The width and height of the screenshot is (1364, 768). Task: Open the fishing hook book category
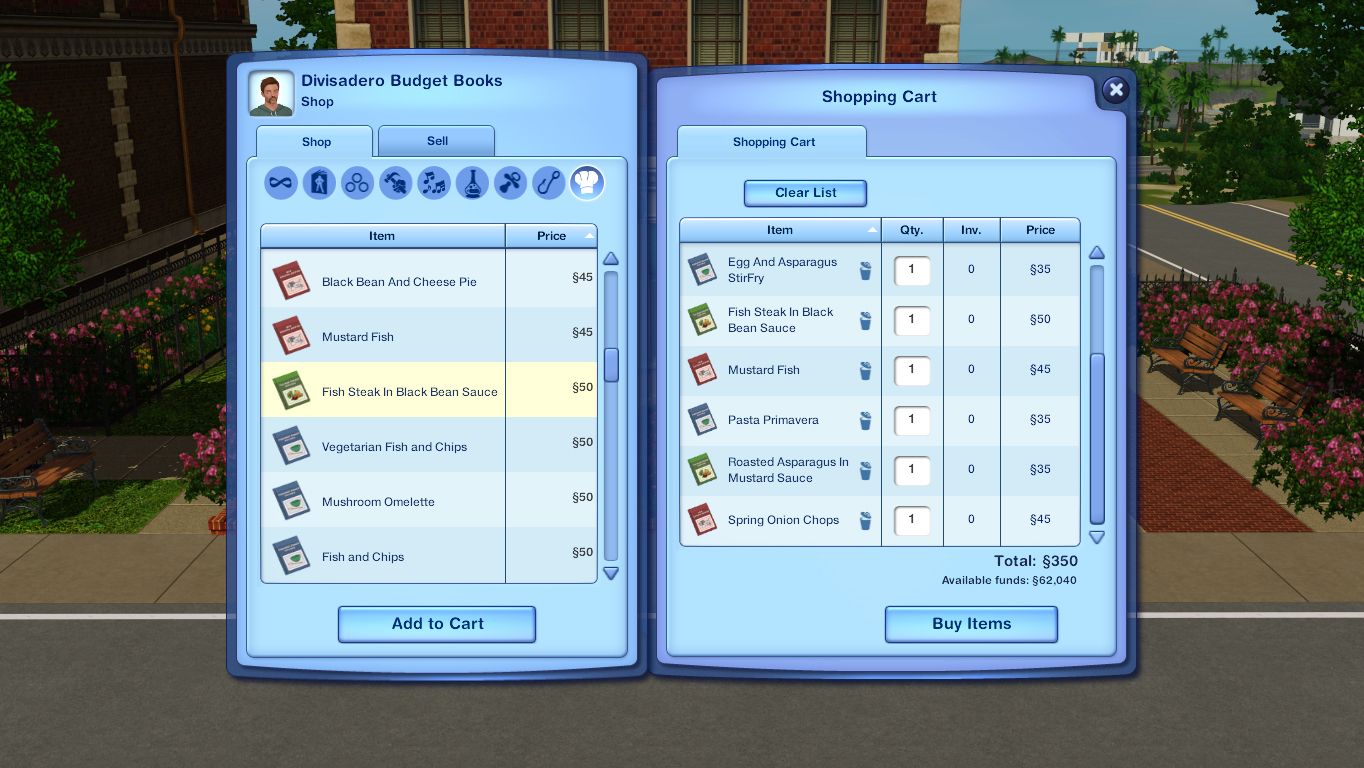tap(546, 183)
